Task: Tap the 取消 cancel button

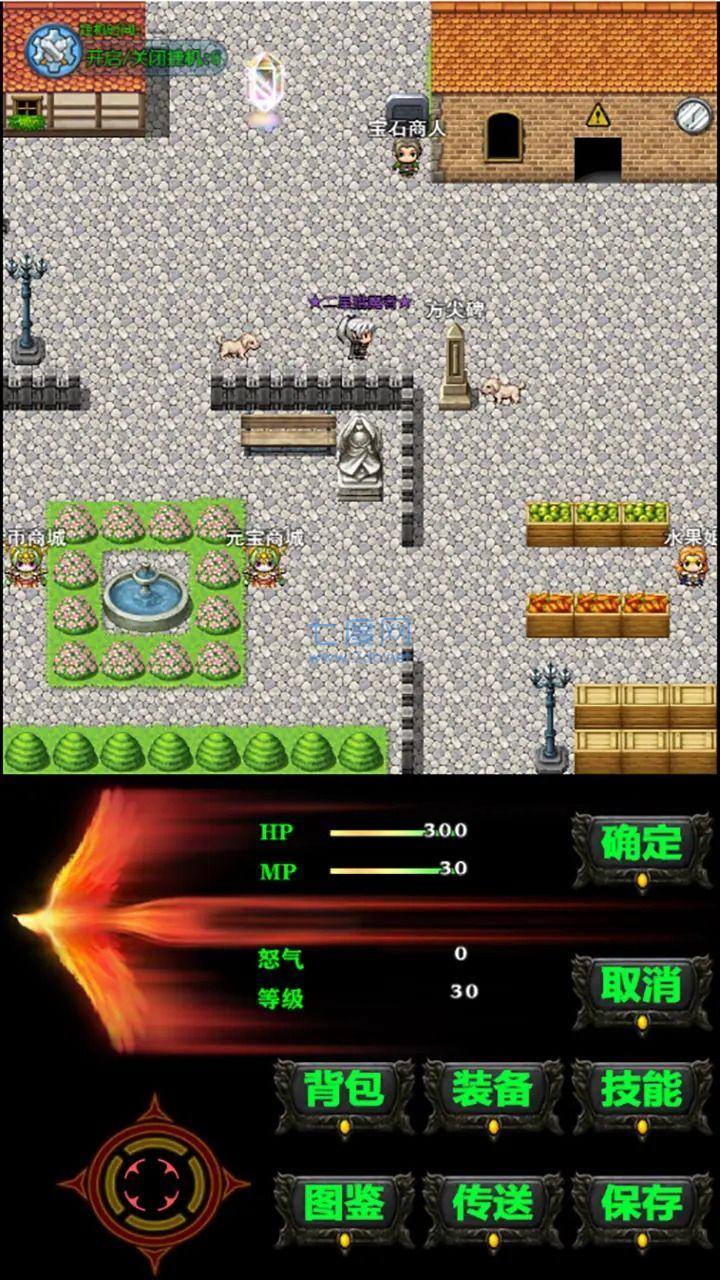Action: [x=641, y=987]
